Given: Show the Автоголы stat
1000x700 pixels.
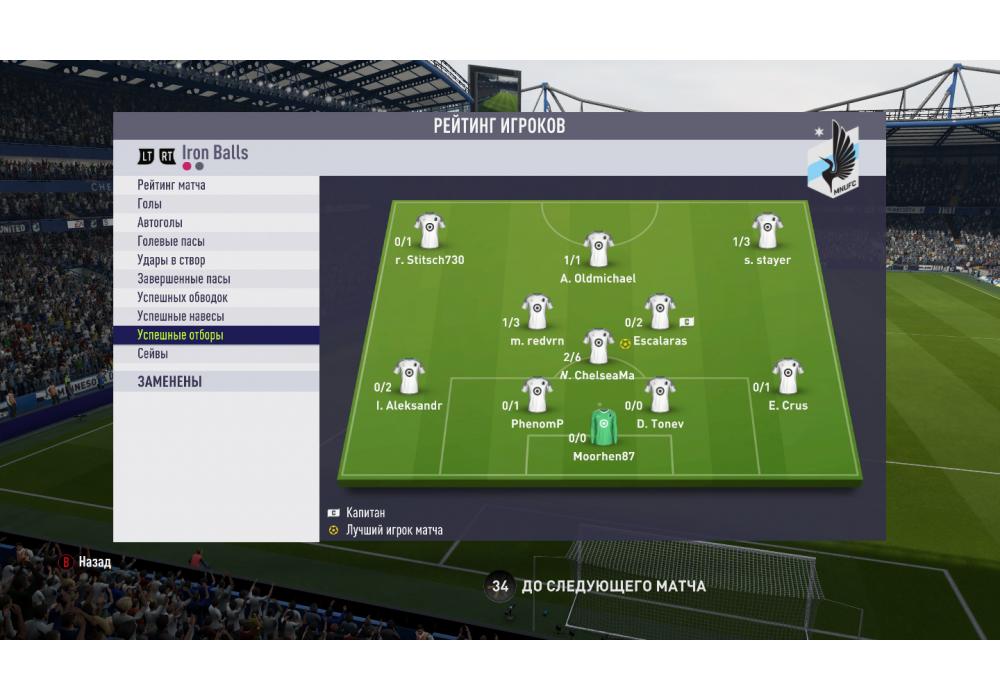Looking at the screenshot, I should click(x=216, y=223).
